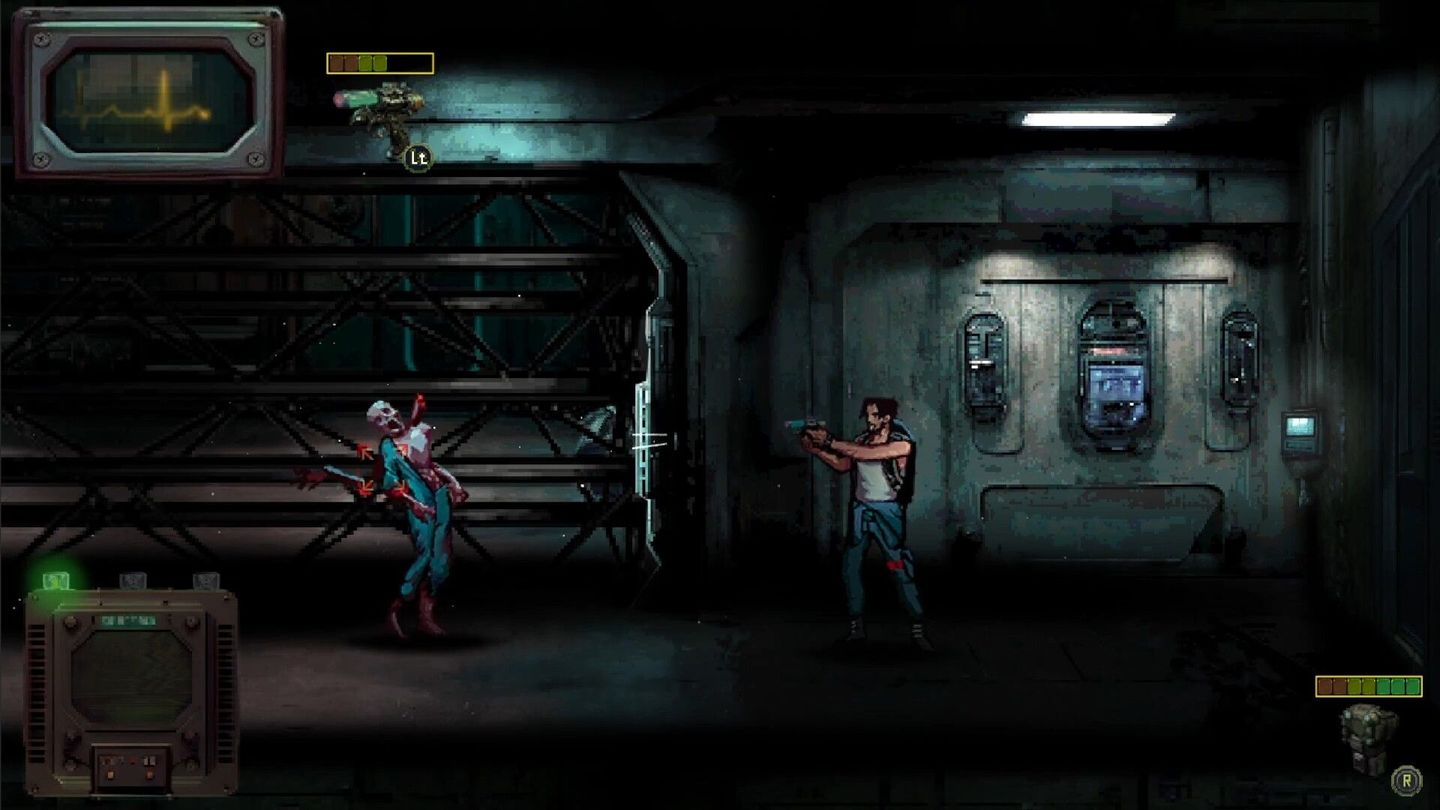Expand the scanner's right top cartridge slot
Screen dimensions: 1440x810
207,580
